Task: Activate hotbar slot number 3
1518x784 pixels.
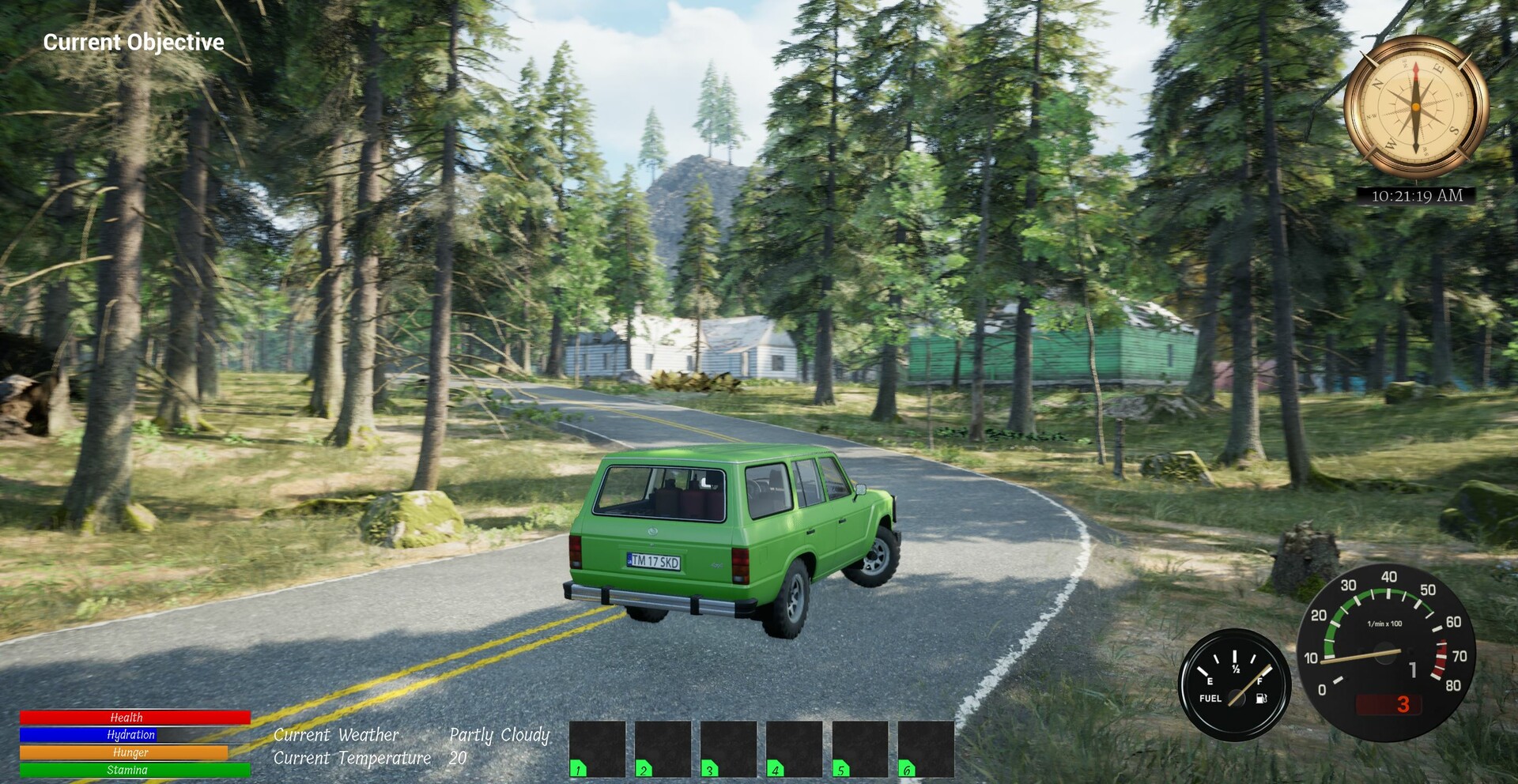Action: click(728, 748)
